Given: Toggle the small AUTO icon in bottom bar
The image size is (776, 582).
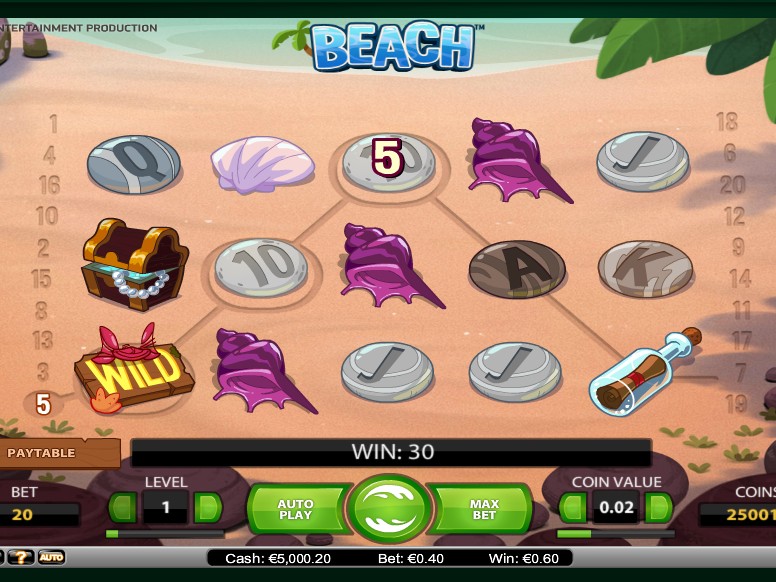Looking at the screenshot, I should [51, 557].
